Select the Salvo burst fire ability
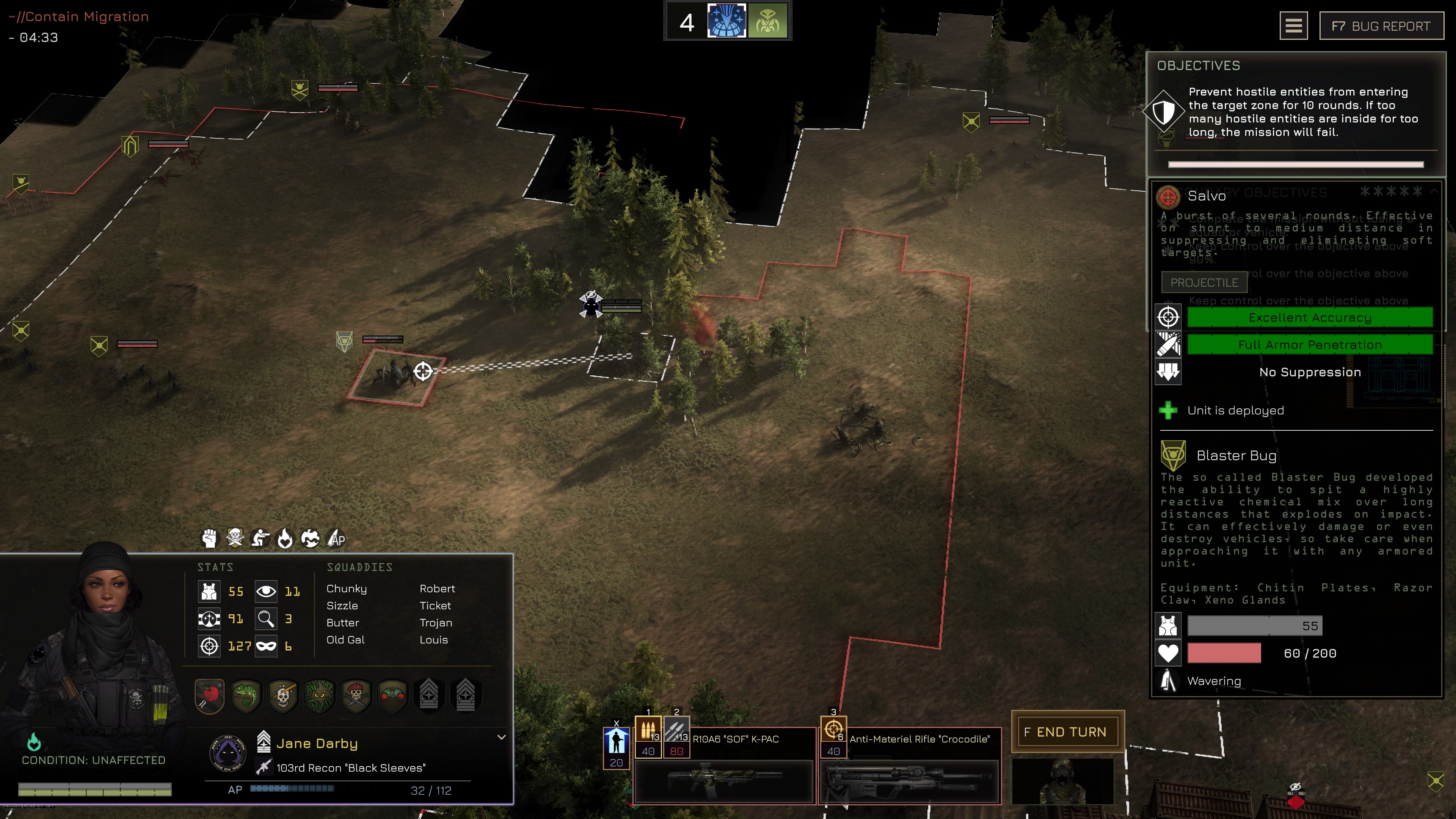This screenshot has height=819, width=1456. [648, 730]
